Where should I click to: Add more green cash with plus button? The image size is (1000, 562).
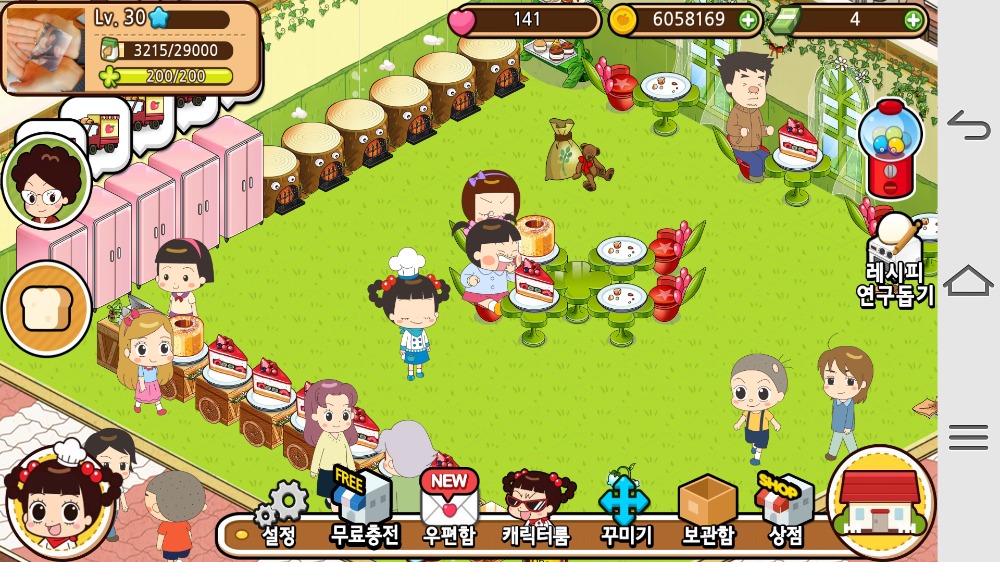[913, 20]
